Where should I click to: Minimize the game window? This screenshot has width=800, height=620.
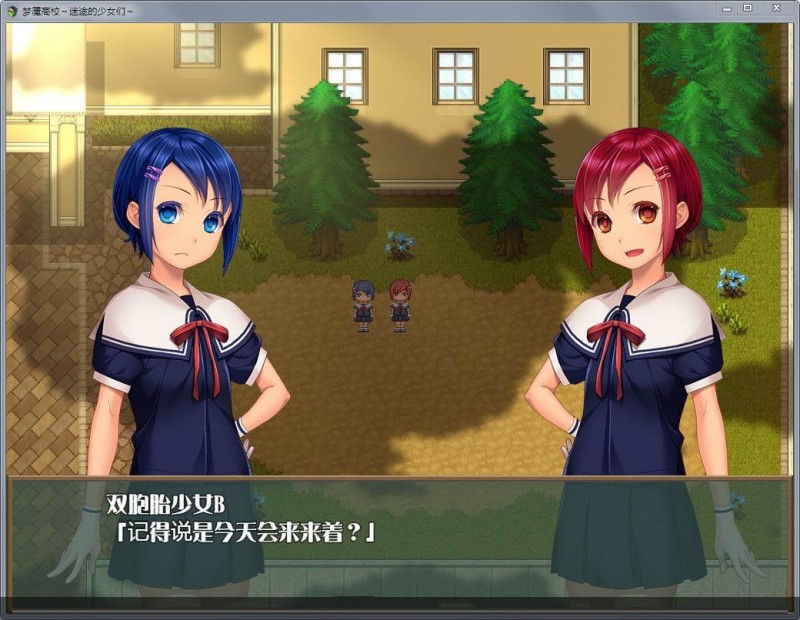tap(728, 8)
